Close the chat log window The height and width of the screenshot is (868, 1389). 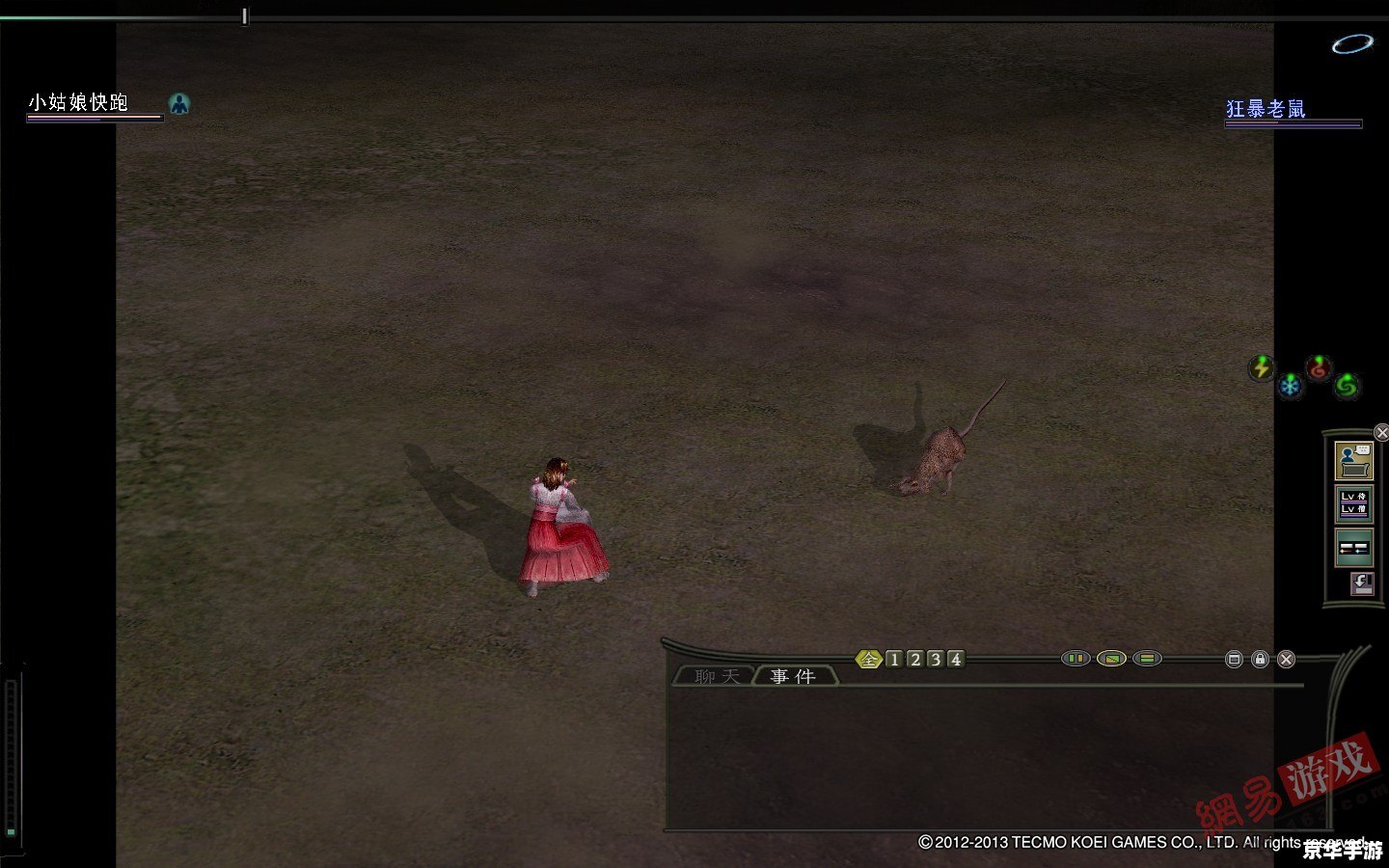point(1286,660)
